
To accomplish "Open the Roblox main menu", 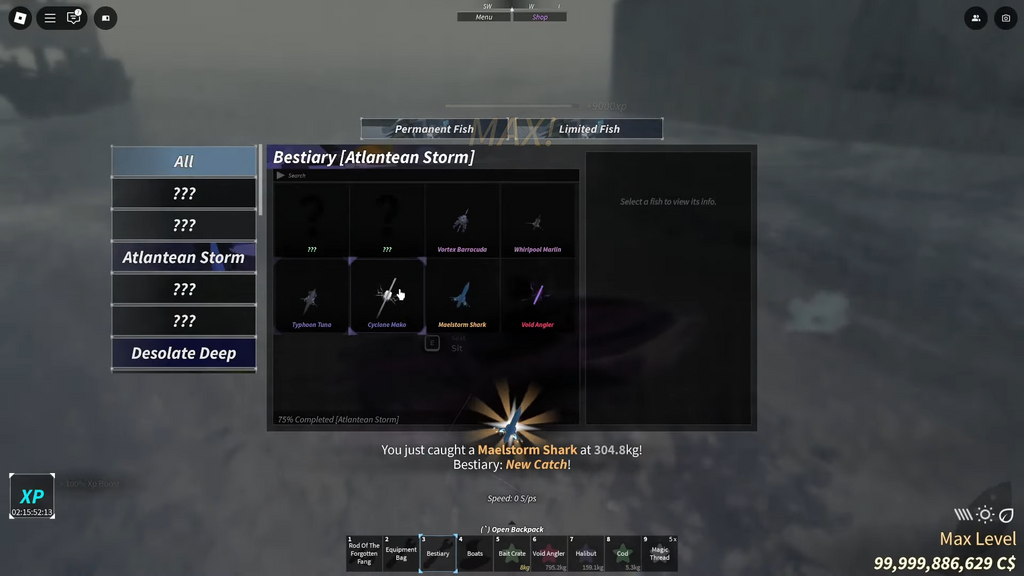I will 20,18.
